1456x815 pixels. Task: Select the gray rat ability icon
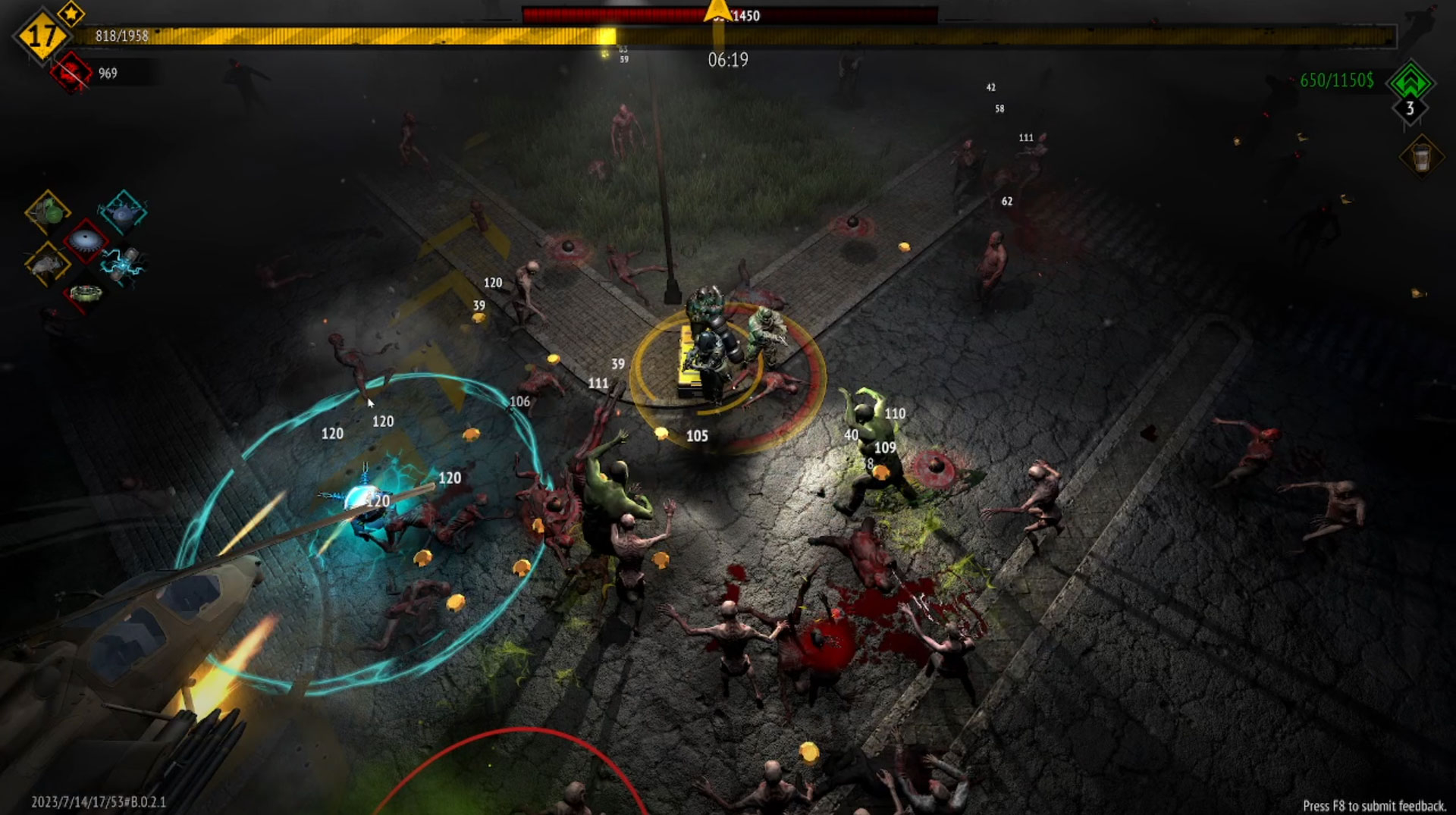pyautogui.click(x=48, y=265)
